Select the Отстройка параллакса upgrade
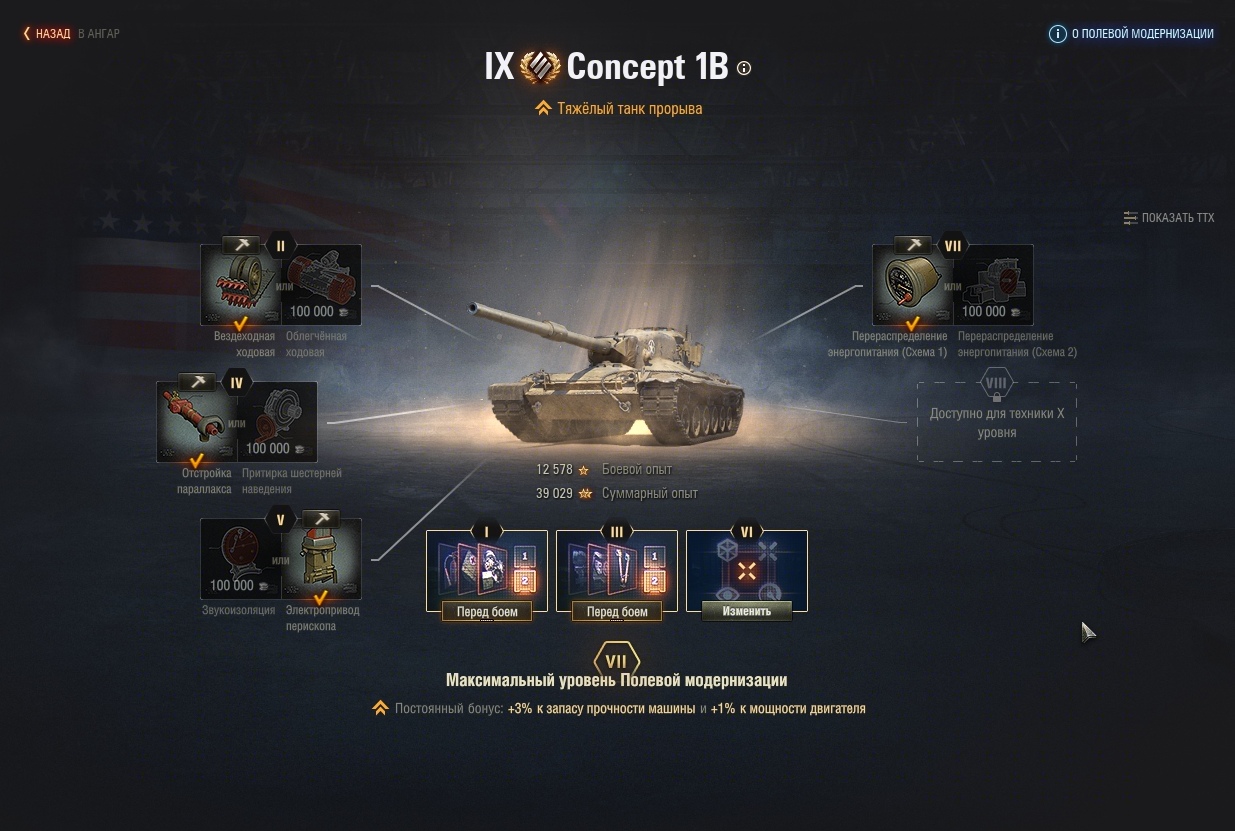The width and height of the screenshot is (1235, 831). 197,424
